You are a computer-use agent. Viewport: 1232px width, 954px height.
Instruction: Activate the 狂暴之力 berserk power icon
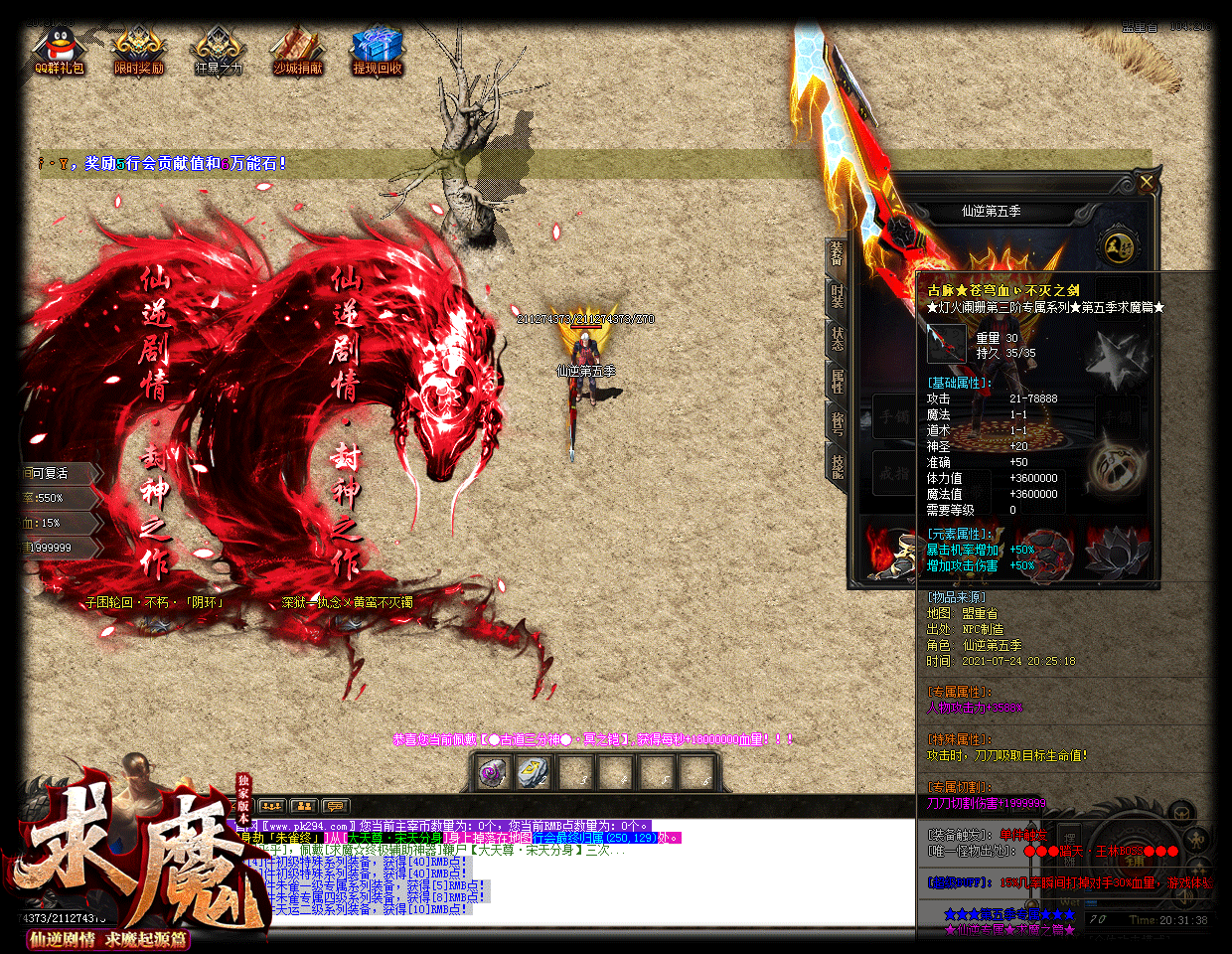pos(218,52)
